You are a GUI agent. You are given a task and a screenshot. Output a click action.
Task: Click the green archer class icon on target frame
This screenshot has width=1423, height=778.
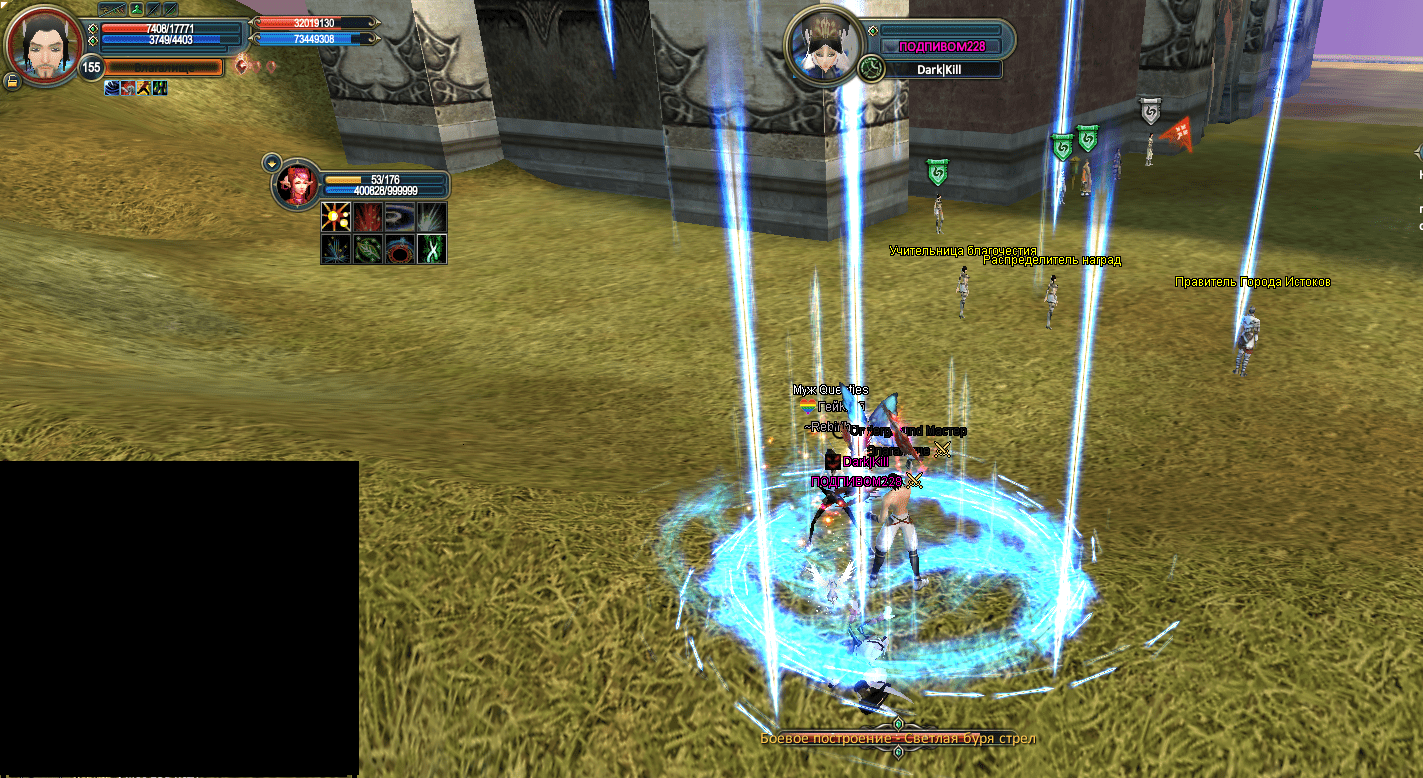[870, 67]
